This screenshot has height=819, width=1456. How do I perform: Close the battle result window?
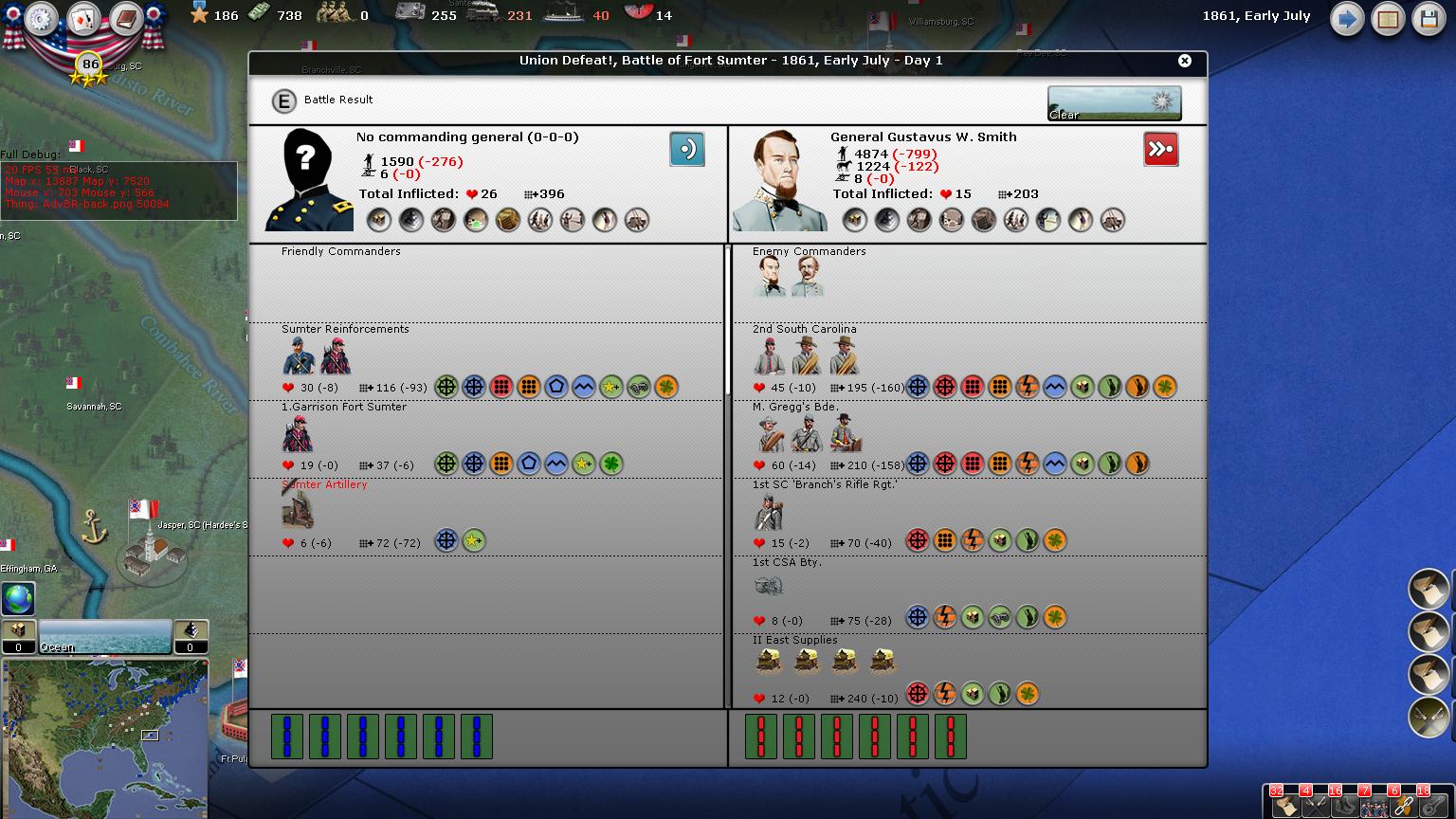(x=1184, y=61)
